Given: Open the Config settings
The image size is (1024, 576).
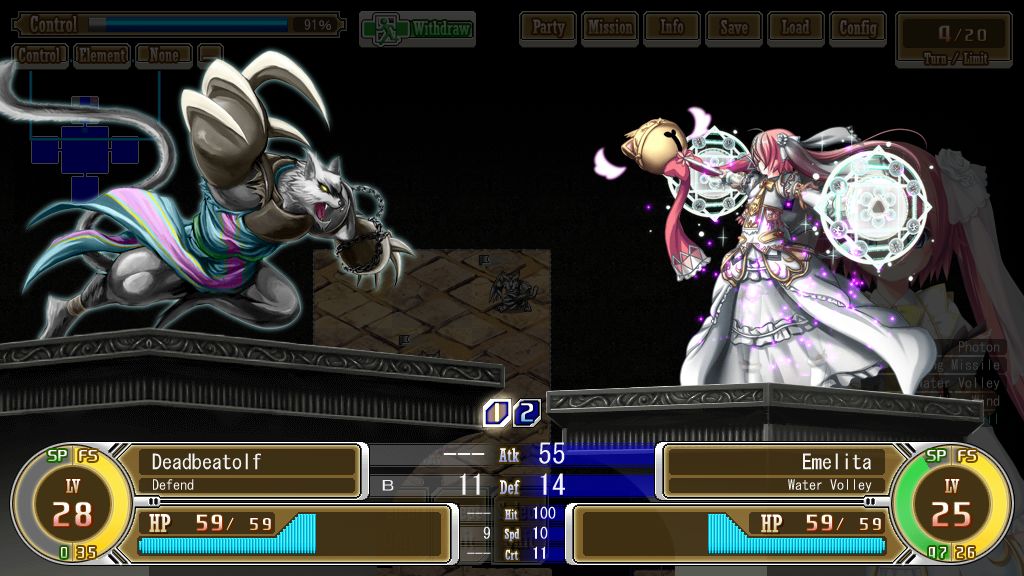Looking at the screenshot, I should tap(858, 28).
